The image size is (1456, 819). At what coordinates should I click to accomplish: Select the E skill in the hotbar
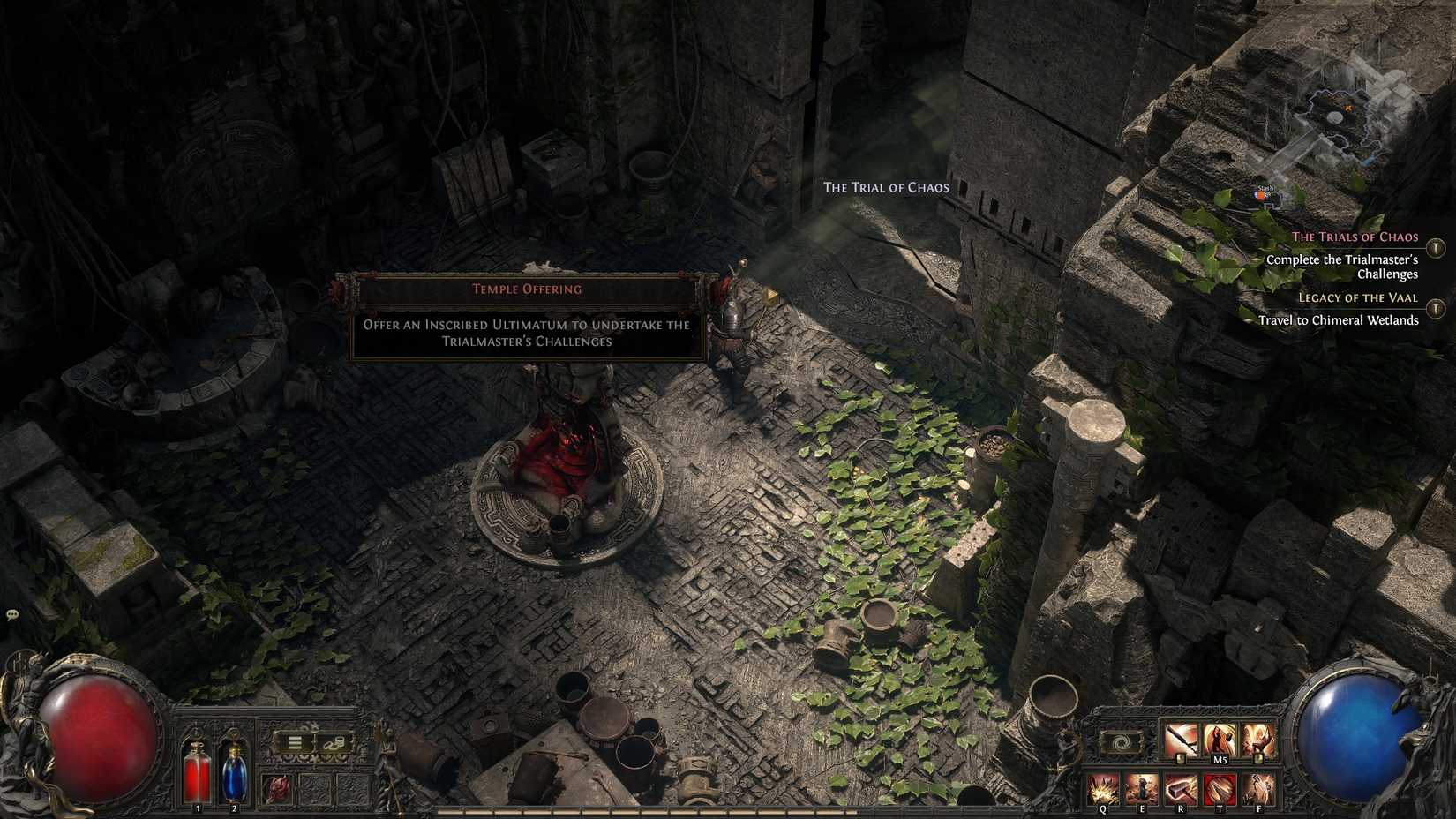coord(1142,788)
